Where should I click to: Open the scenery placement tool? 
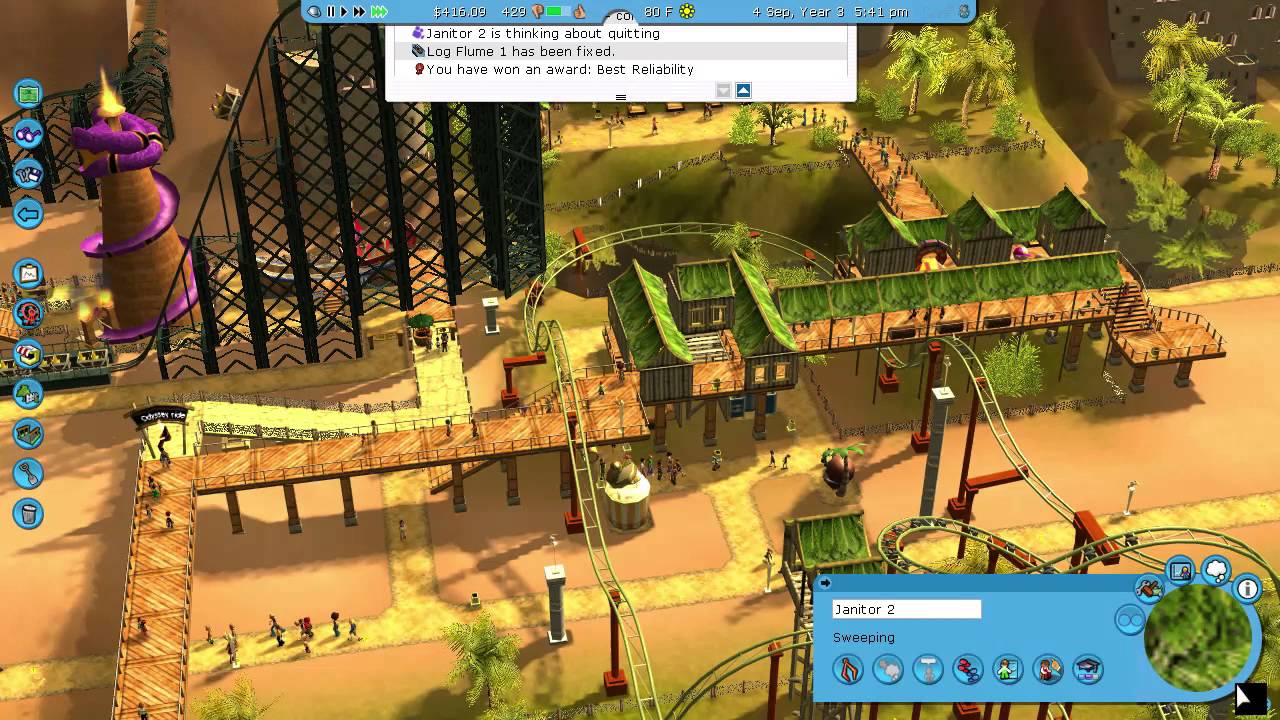[28, 394]
